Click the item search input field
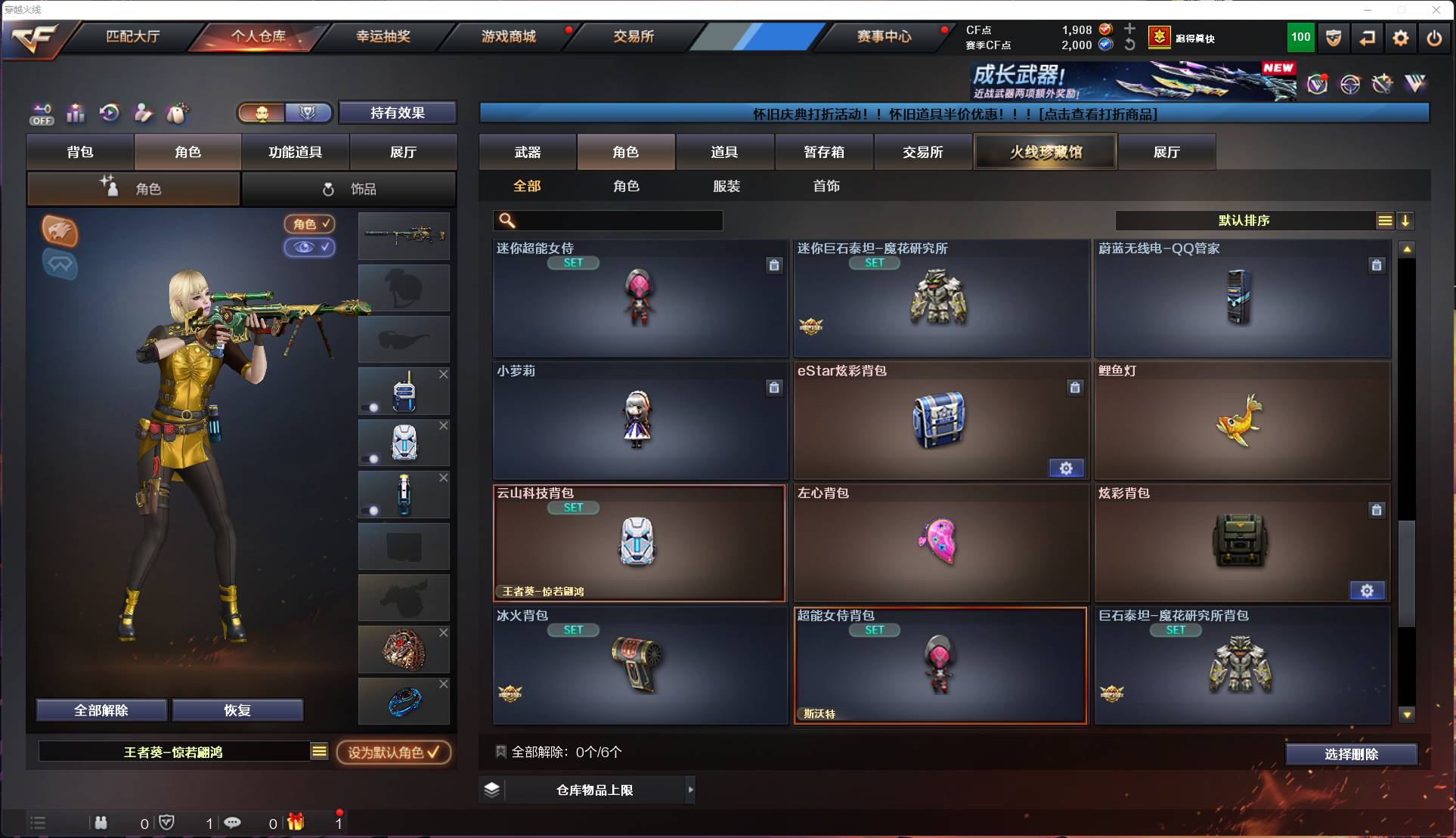 click(609, 221)
